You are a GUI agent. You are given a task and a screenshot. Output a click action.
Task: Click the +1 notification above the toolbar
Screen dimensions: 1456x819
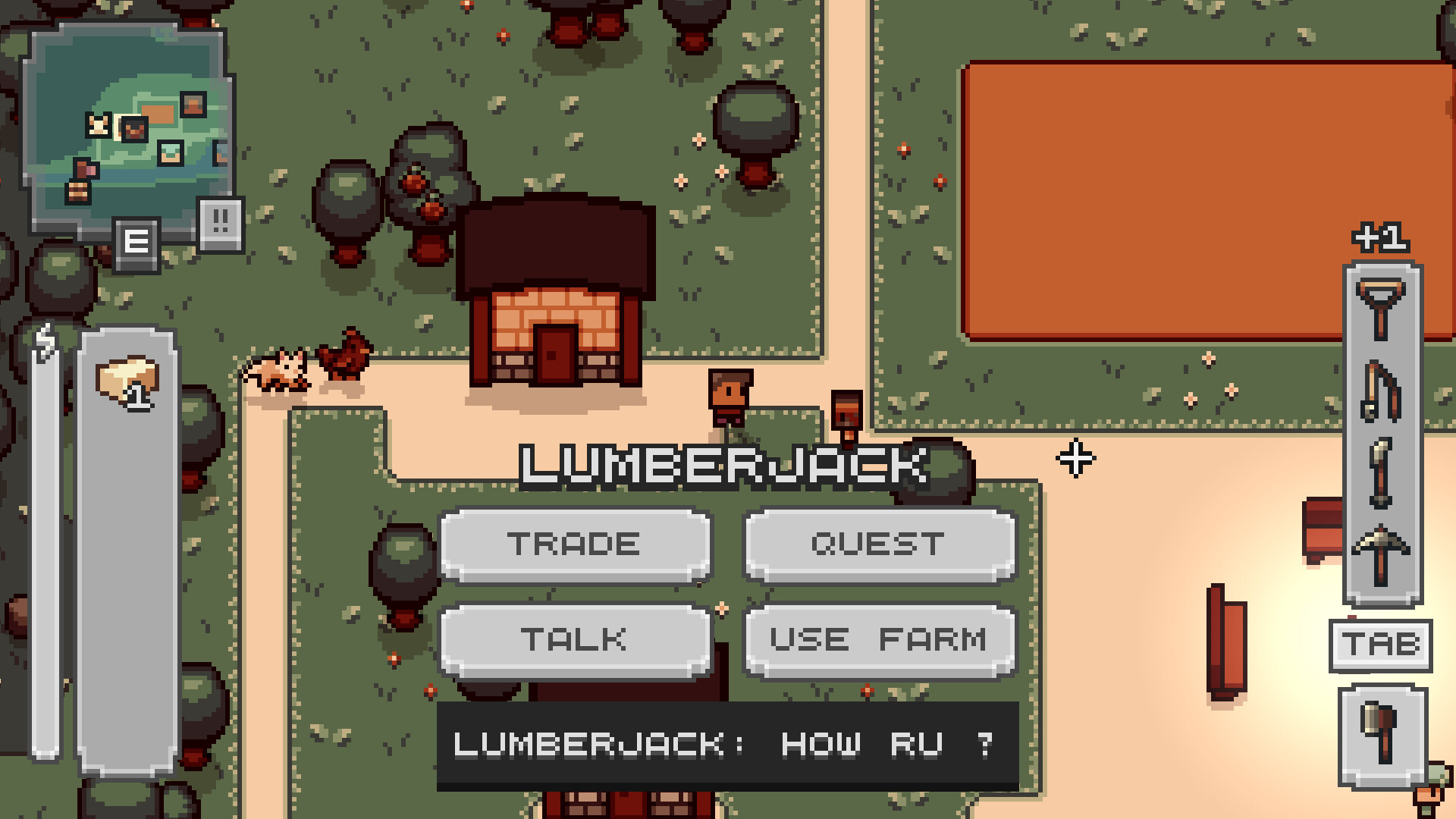tap(1382, 239)
